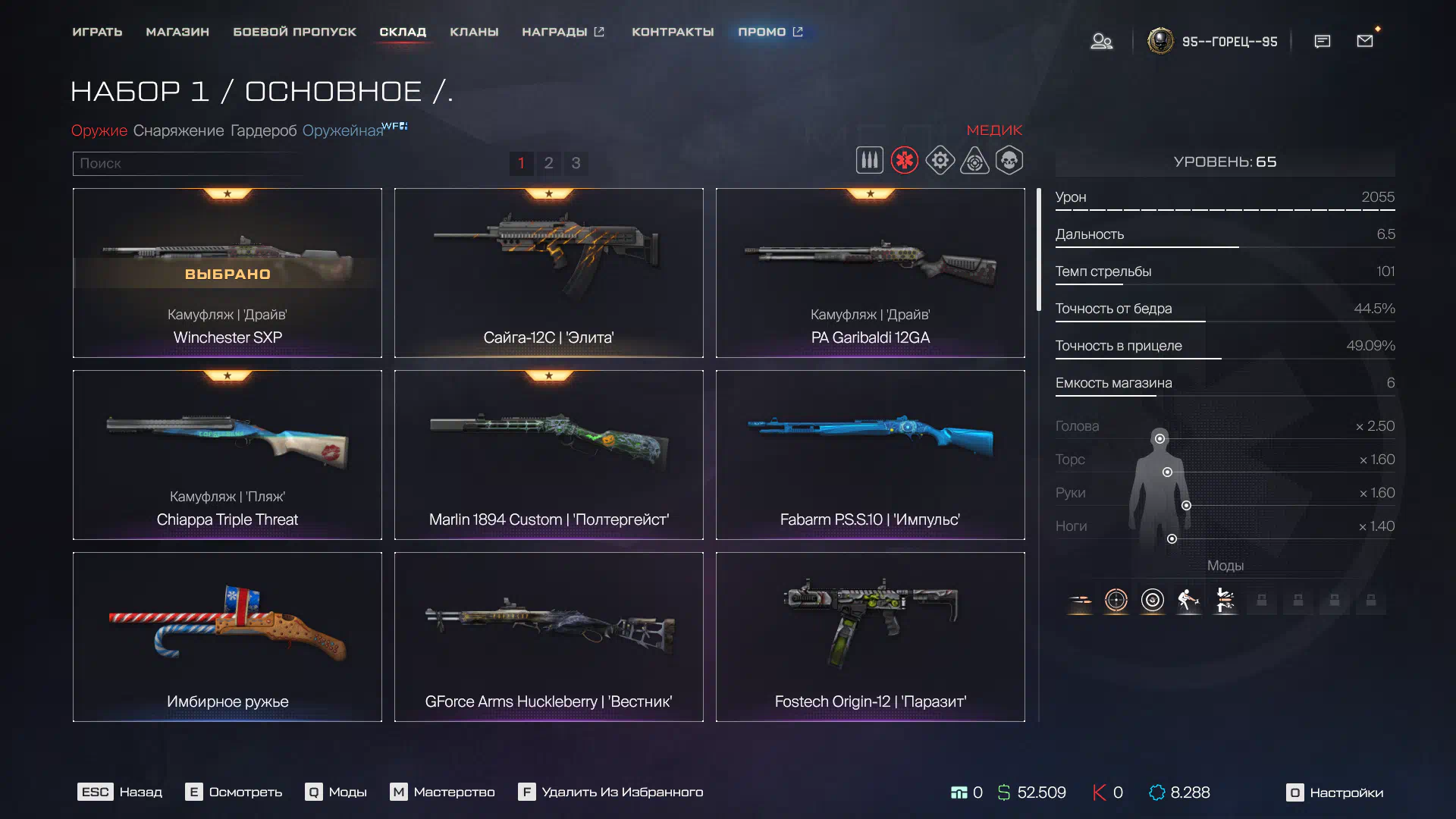1456x819 pixels.
Task: Switch to the Кланы section
Action: (x=474, y=32)
